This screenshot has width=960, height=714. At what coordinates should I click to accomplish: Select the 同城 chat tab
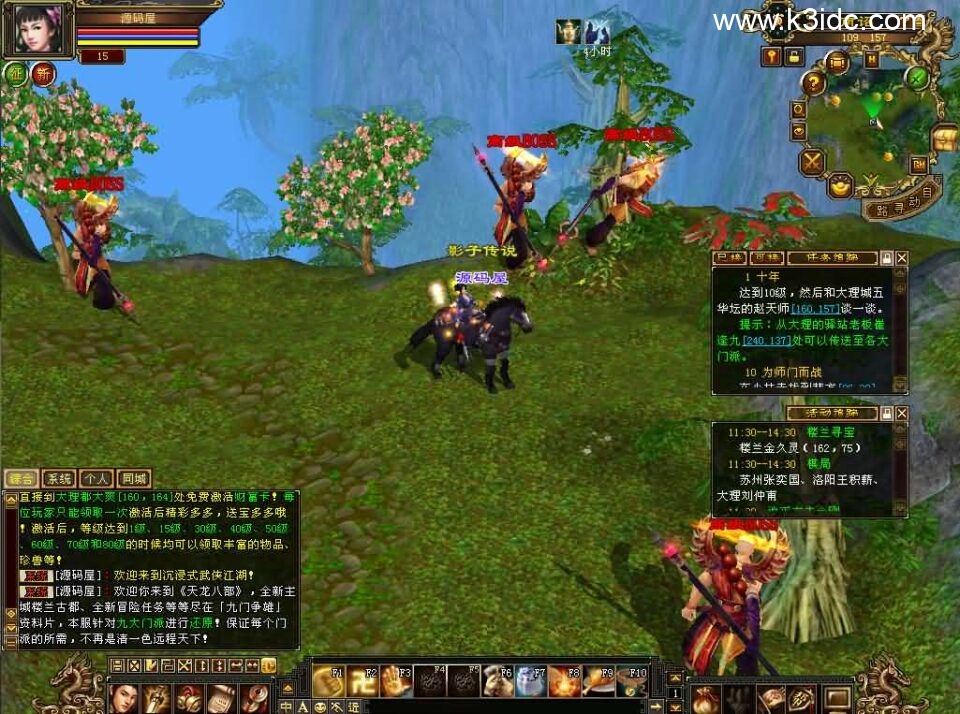133,479
